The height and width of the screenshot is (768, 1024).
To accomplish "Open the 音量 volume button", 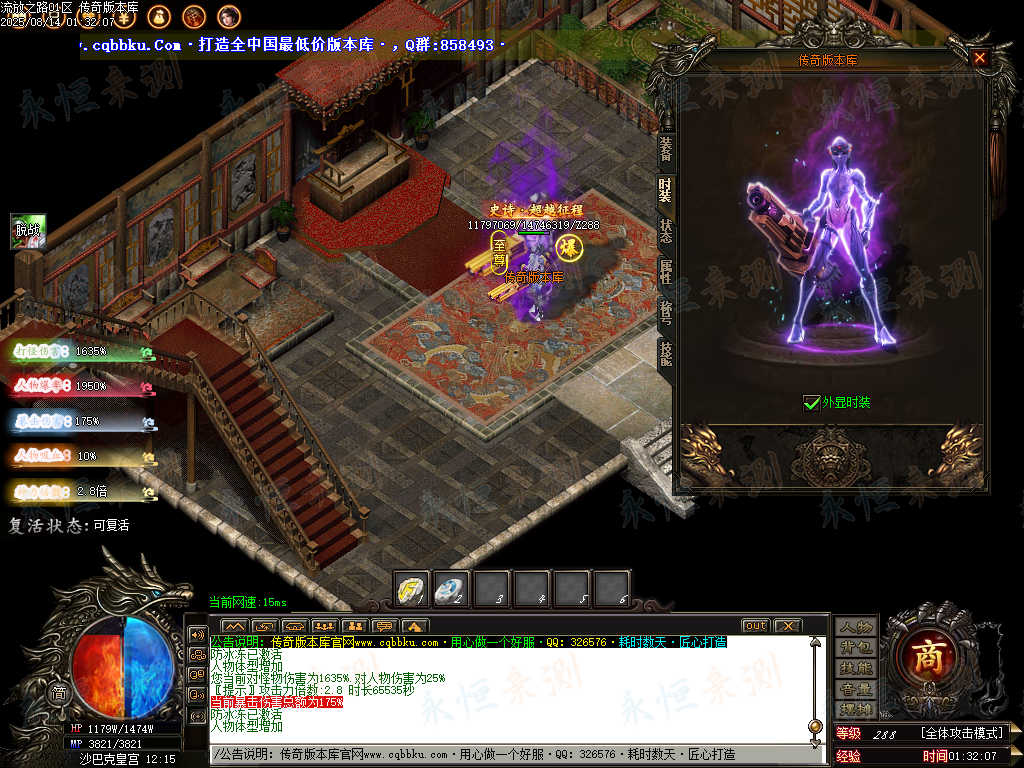I will point(856,689).
